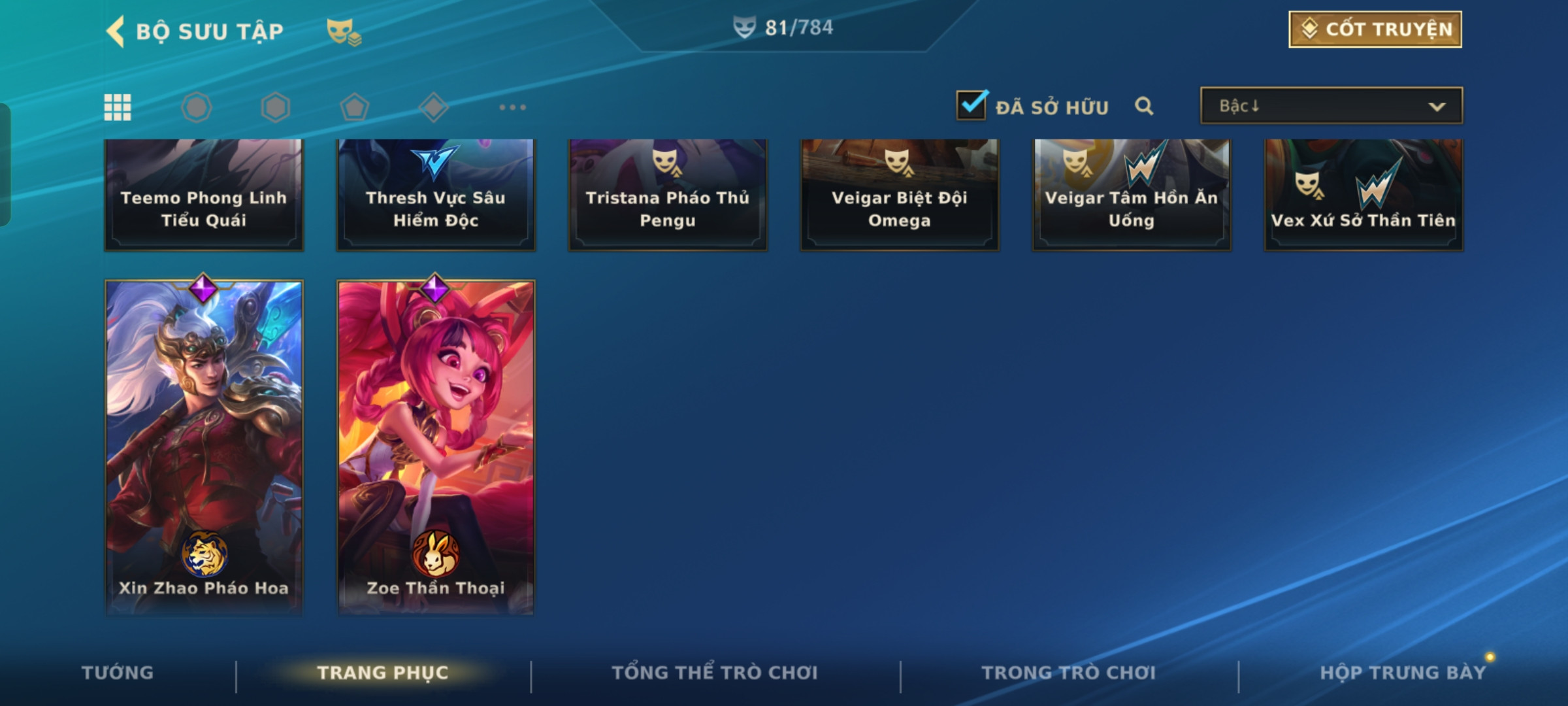Screen dimensions: 1568x706
Task: Go to the Hộp Trưng Bày tab
Action: click(1402, 673)
